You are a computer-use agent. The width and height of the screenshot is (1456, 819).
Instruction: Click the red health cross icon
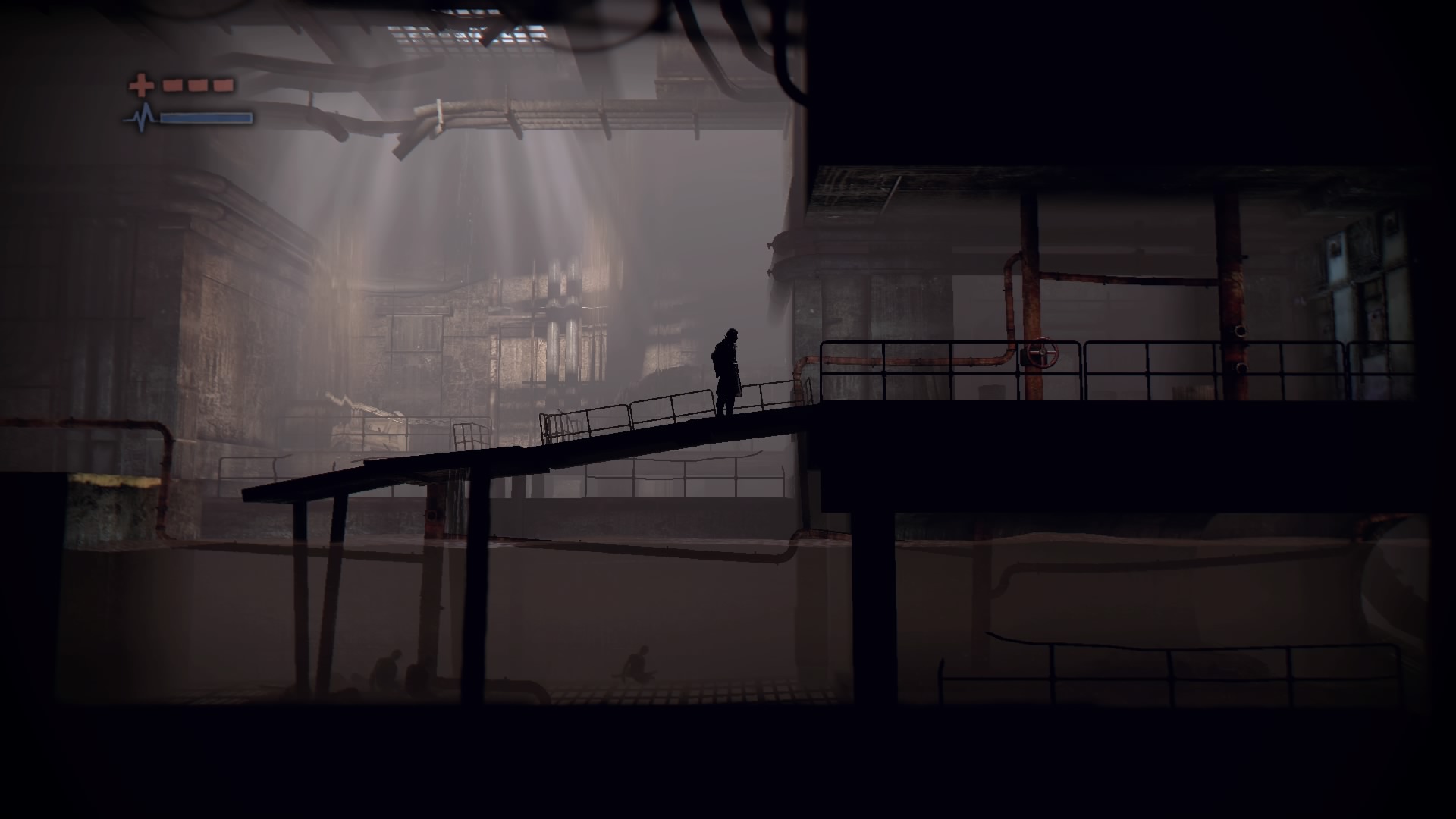coord(140,83)
